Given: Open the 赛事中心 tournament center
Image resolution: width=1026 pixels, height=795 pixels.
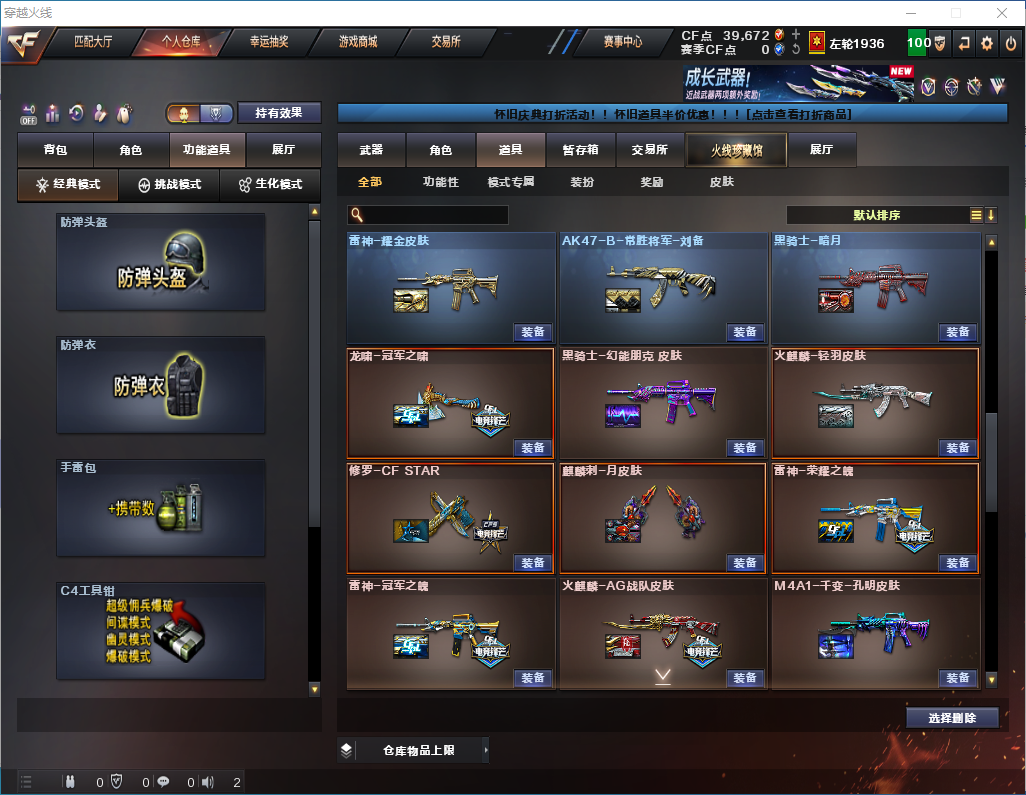Looking at the screenshot, I should (x=622, y=42).
